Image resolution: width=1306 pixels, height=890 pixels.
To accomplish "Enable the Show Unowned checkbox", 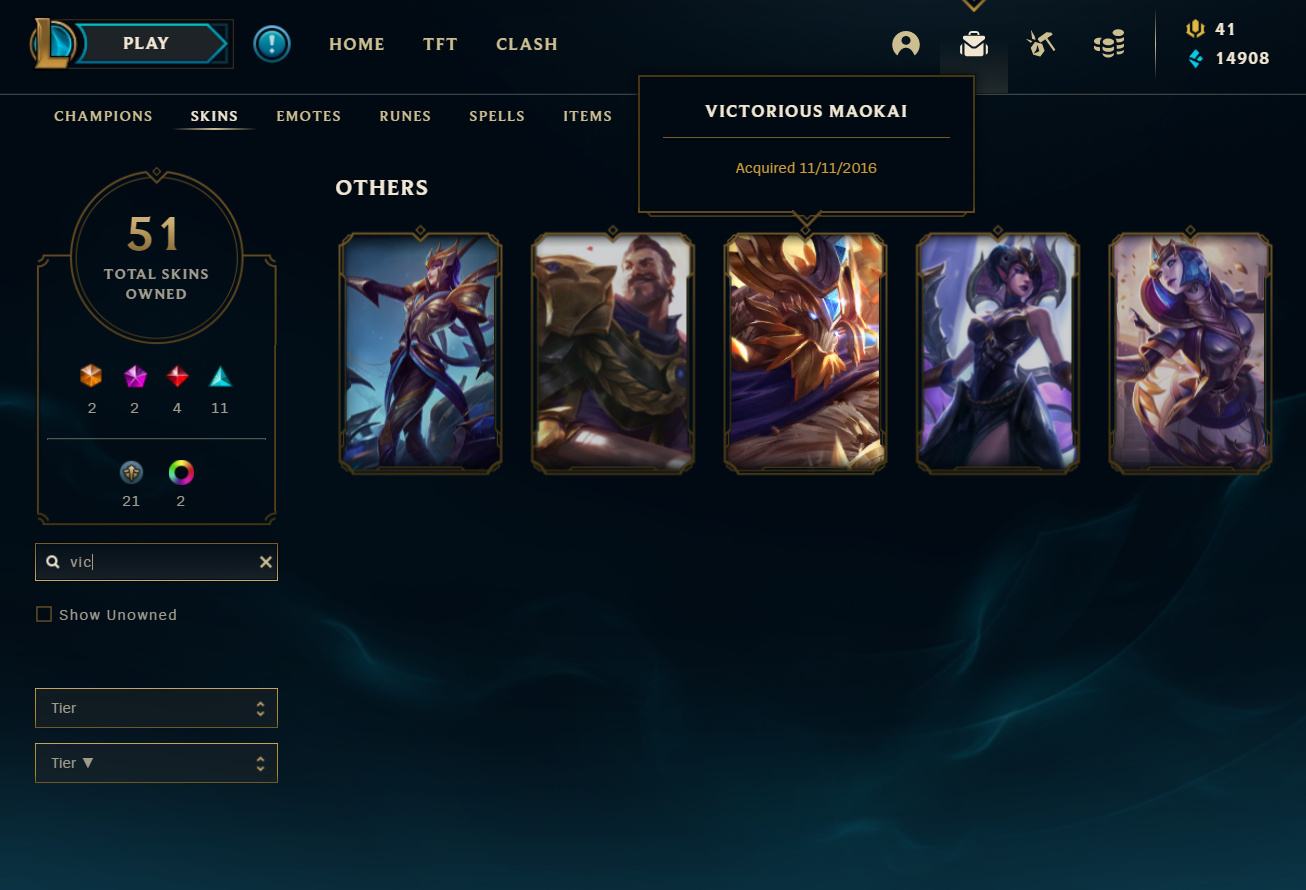I will pos(44,614).
